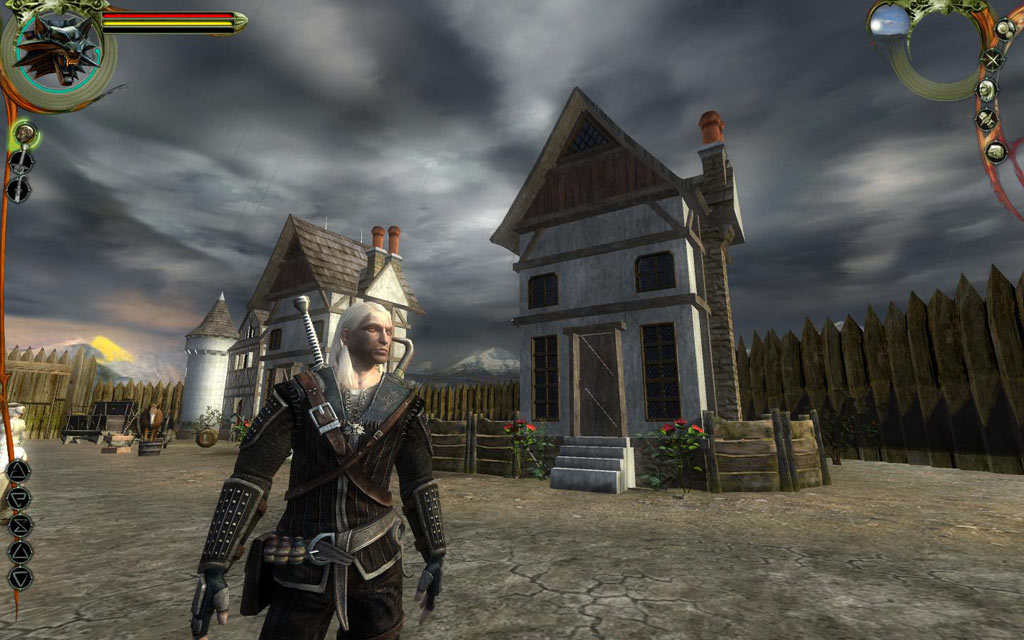This screenshot has width=1024, height=640.
Task: Open the character face panel icon
Action: pyautogui.click(x=987, y=90)
